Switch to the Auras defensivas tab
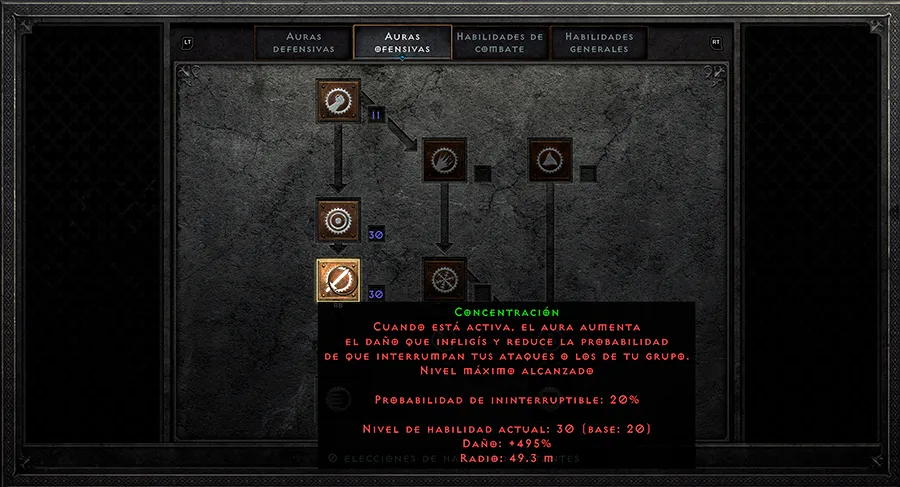 pyautogui.click(x=302, y=42)
